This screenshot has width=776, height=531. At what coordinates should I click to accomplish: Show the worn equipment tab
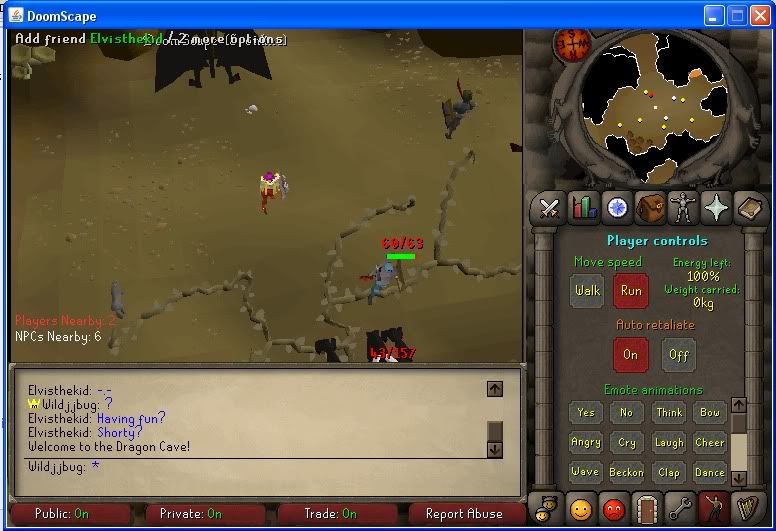coord(683,207)
